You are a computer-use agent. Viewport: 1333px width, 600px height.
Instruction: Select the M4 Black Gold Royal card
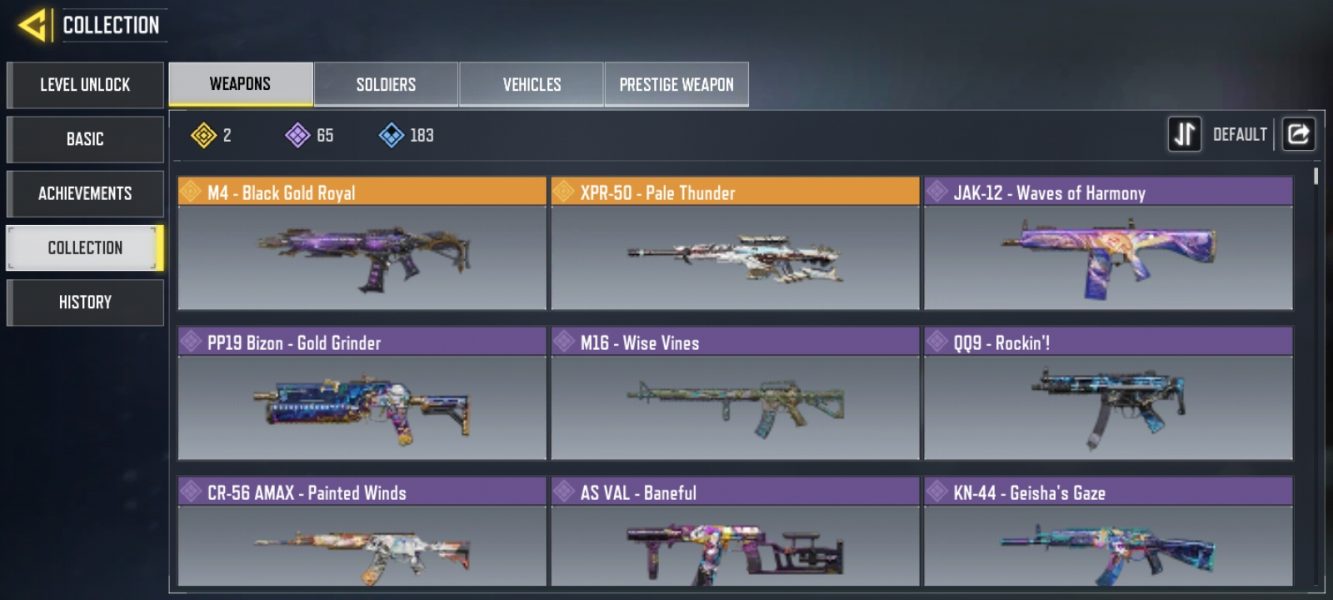click(362, 244)
